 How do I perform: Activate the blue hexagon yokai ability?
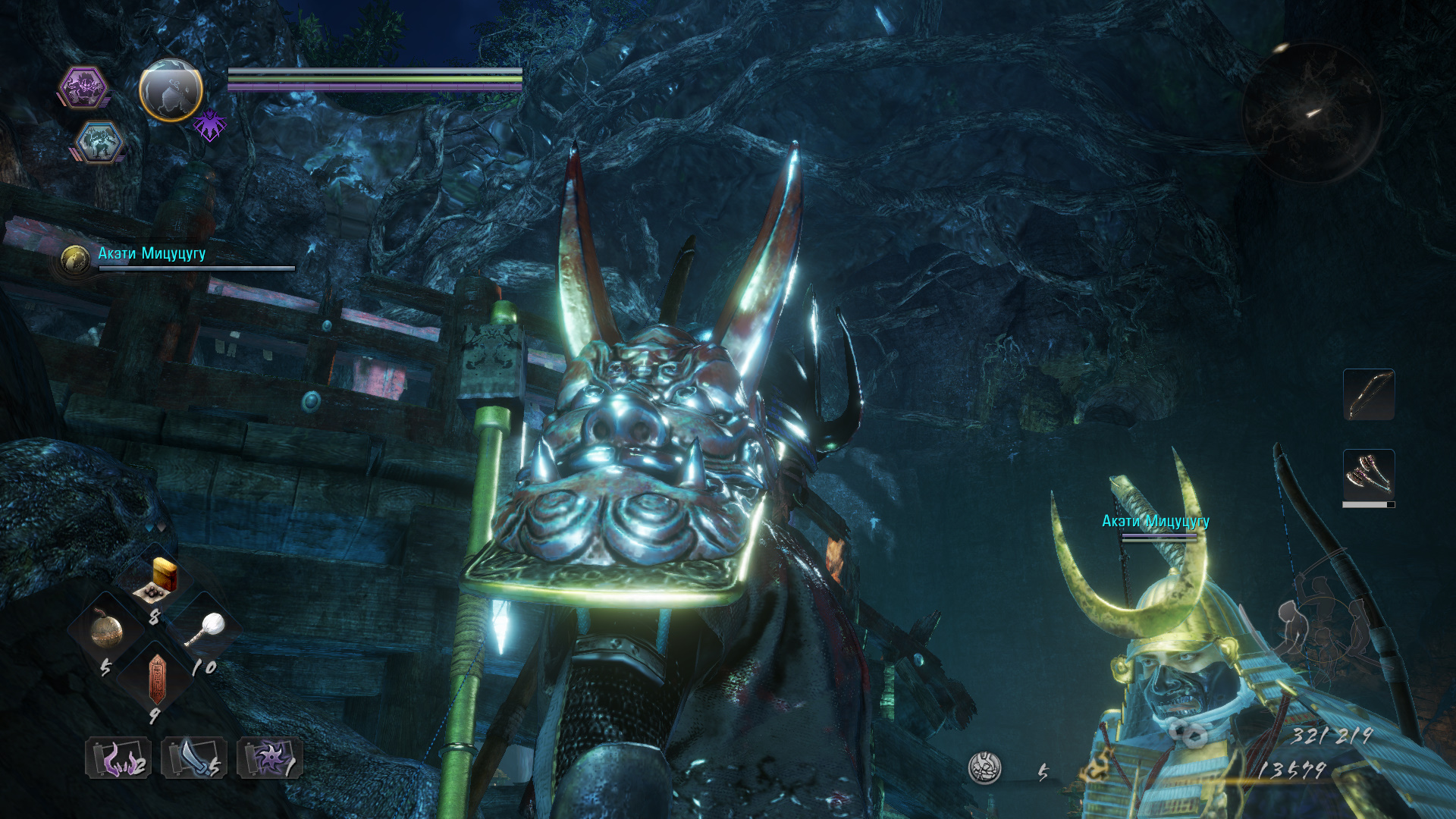[99, 143]
